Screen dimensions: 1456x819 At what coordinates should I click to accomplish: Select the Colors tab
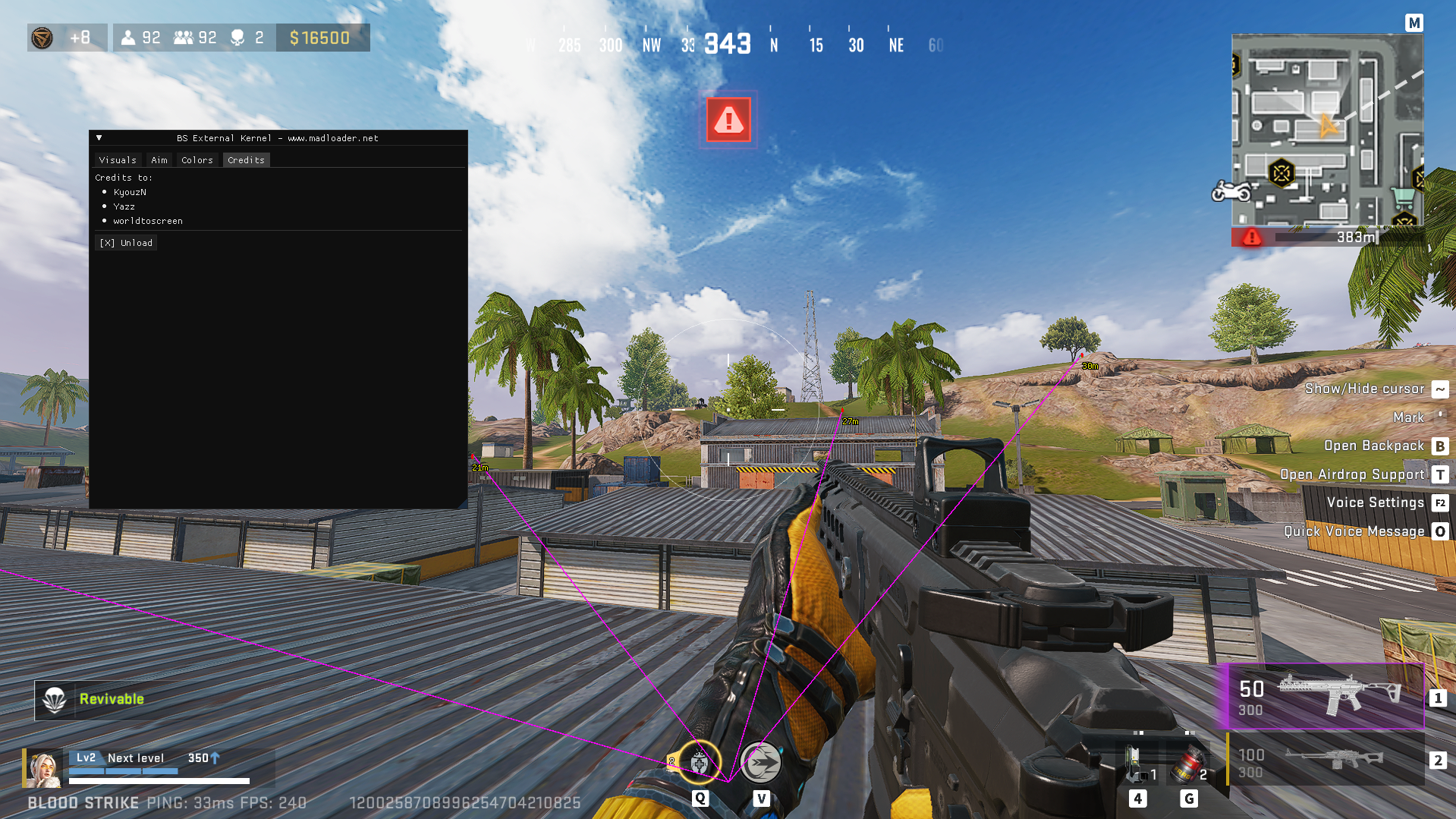(x=197, y=159)
